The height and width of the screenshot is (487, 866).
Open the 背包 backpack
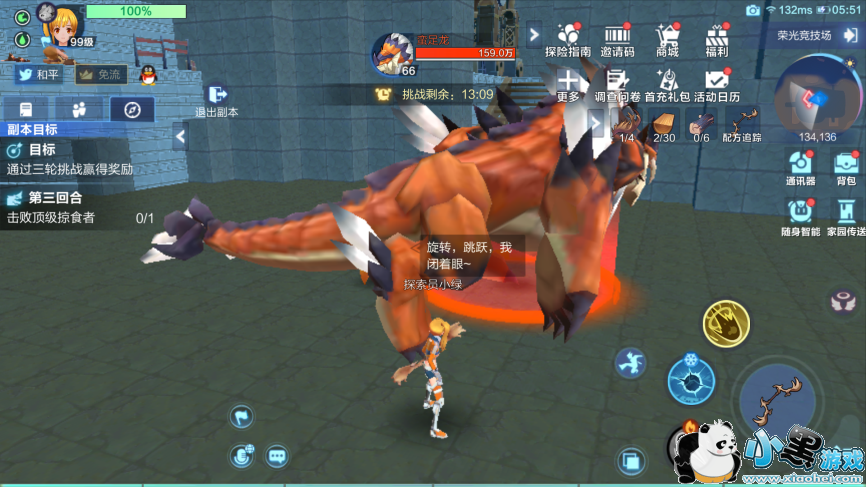pos(846,167)
